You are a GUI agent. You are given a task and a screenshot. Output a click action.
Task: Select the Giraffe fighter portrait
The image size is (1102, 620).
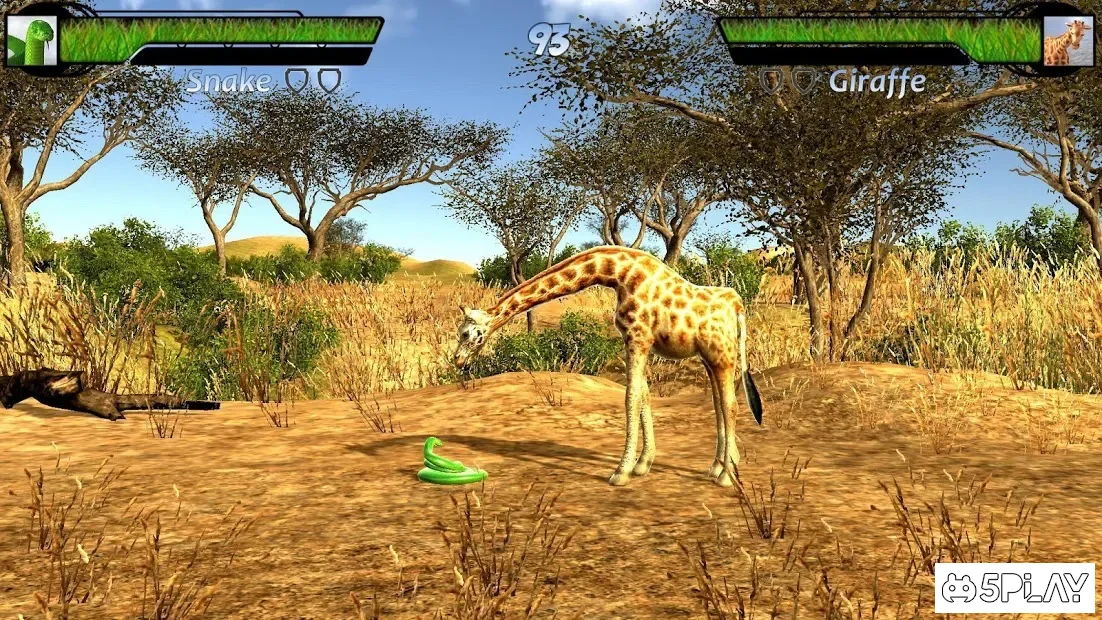pos(1066,42)
